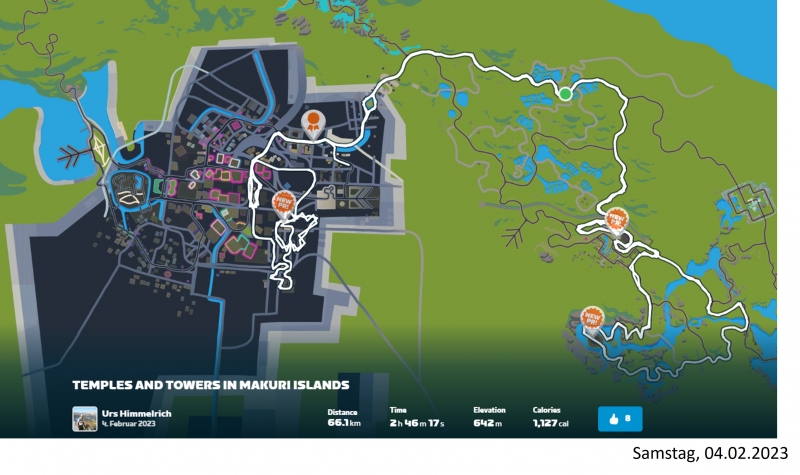Click the orange medal achievement map marker
Viewport: 800px width, 475px height.
(x=314, y=122)
